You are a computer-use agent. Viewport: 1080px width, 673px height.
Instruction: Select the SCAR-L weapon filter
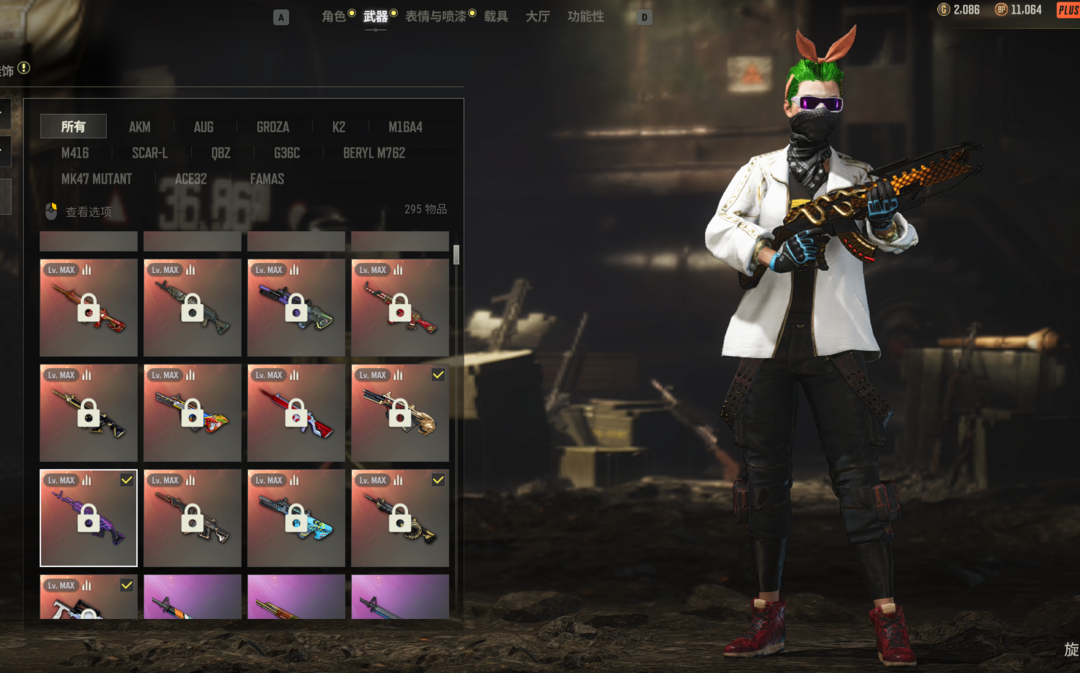coord(150,153)
